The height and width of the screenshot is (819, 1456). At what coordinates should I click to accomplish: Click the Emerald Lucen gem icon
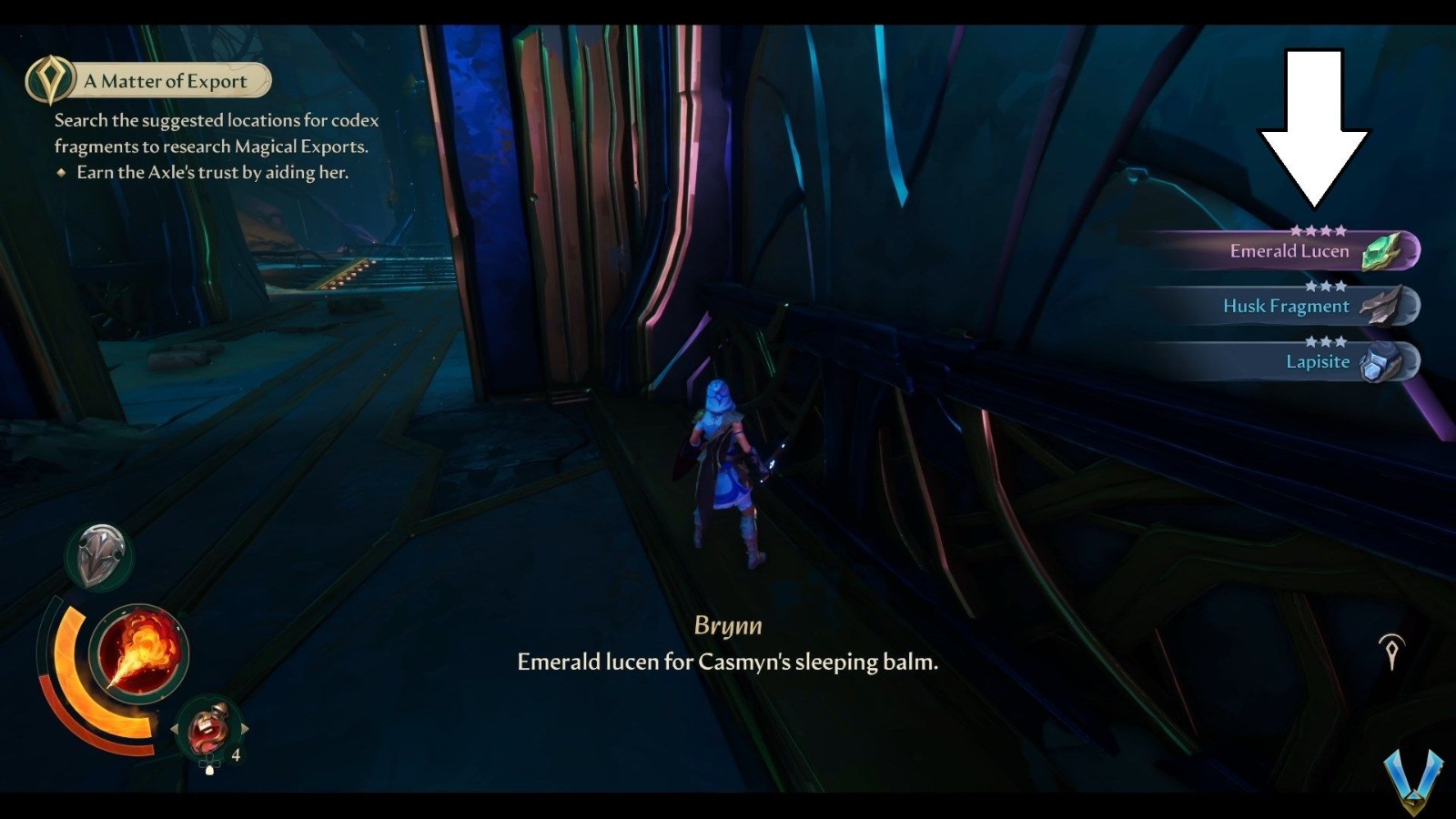pyautogui.click(x=1381, y=252)
